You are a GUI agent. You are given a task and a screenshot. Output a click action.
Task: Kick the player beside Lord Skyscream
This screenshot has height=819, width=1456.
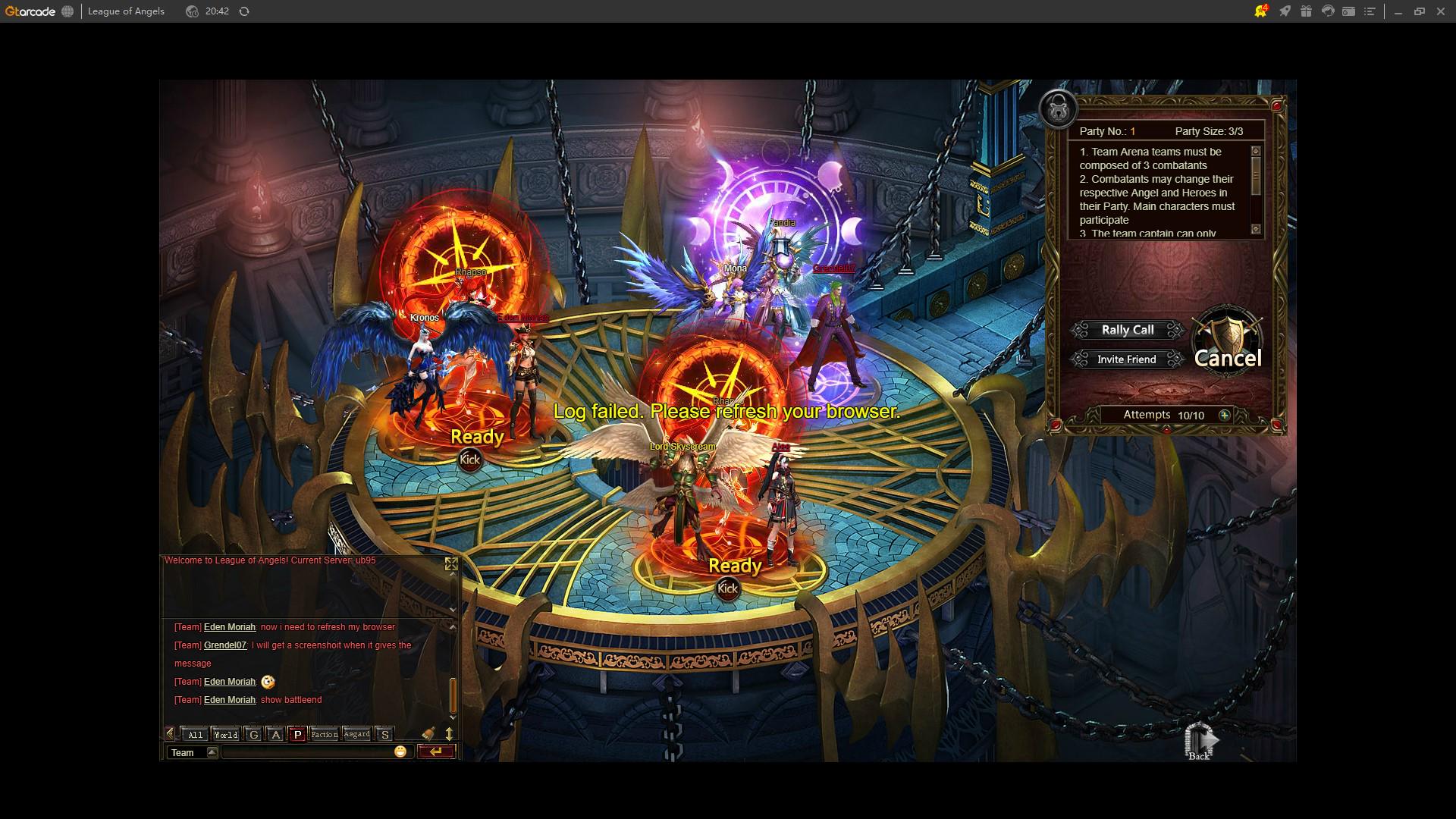point(727,588)
